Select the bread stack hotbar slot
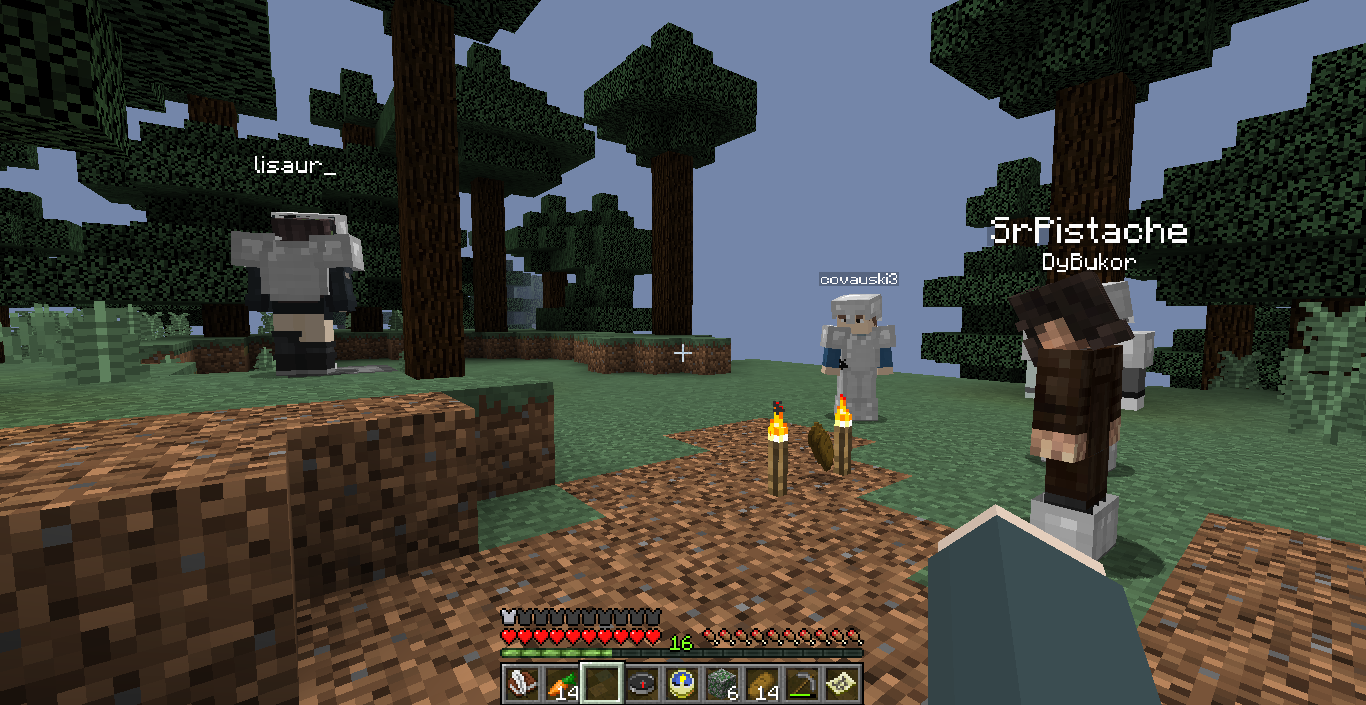1366x705 pixels. [762, 684]
